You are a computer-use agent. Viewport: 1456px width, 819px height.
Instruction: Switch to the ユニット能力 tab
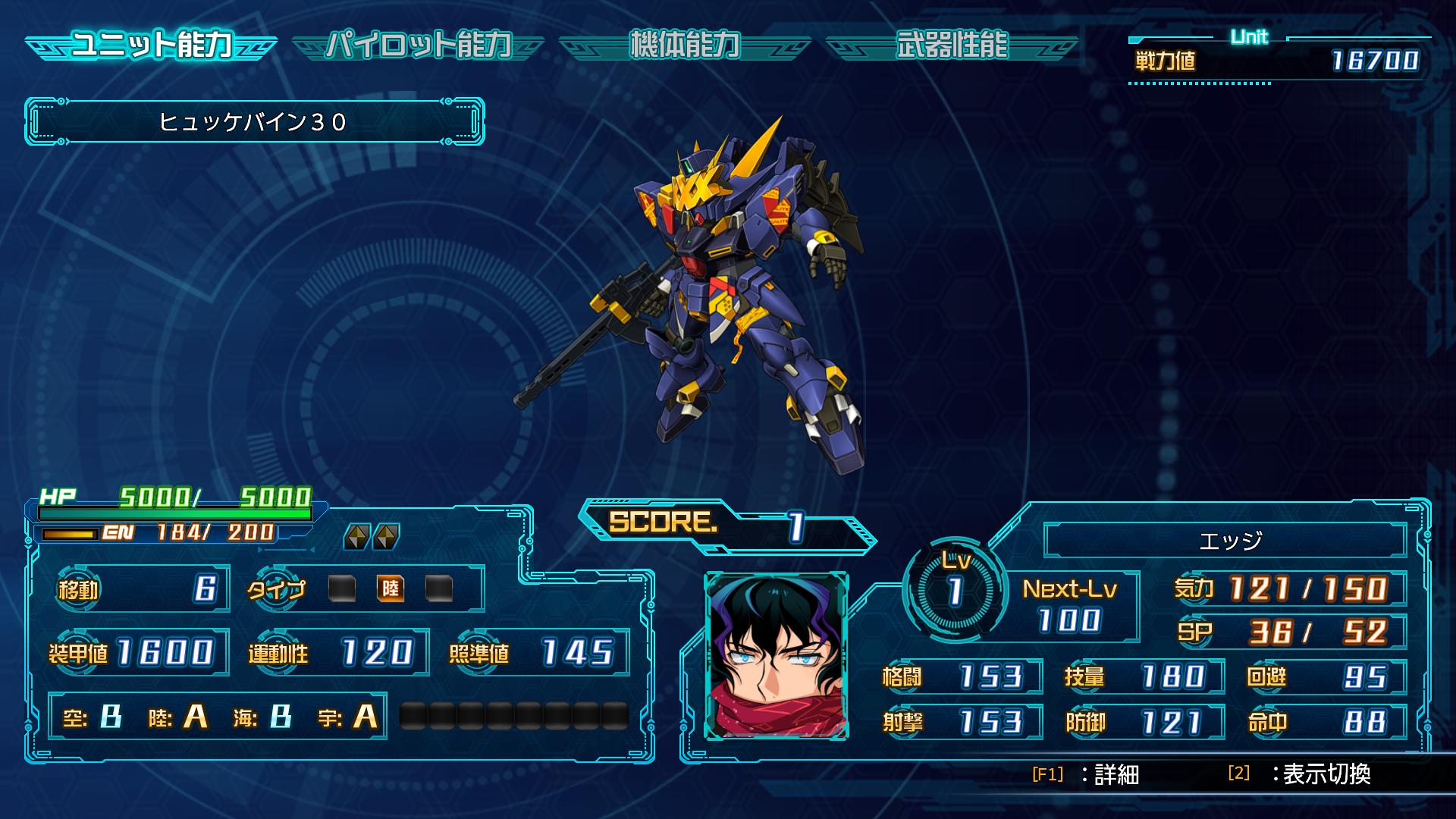(x=151, y=45)
